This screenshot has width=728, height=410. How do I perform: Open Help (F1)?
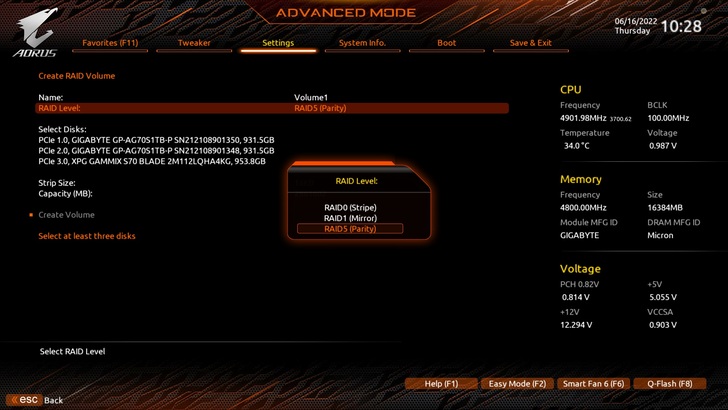441,384
